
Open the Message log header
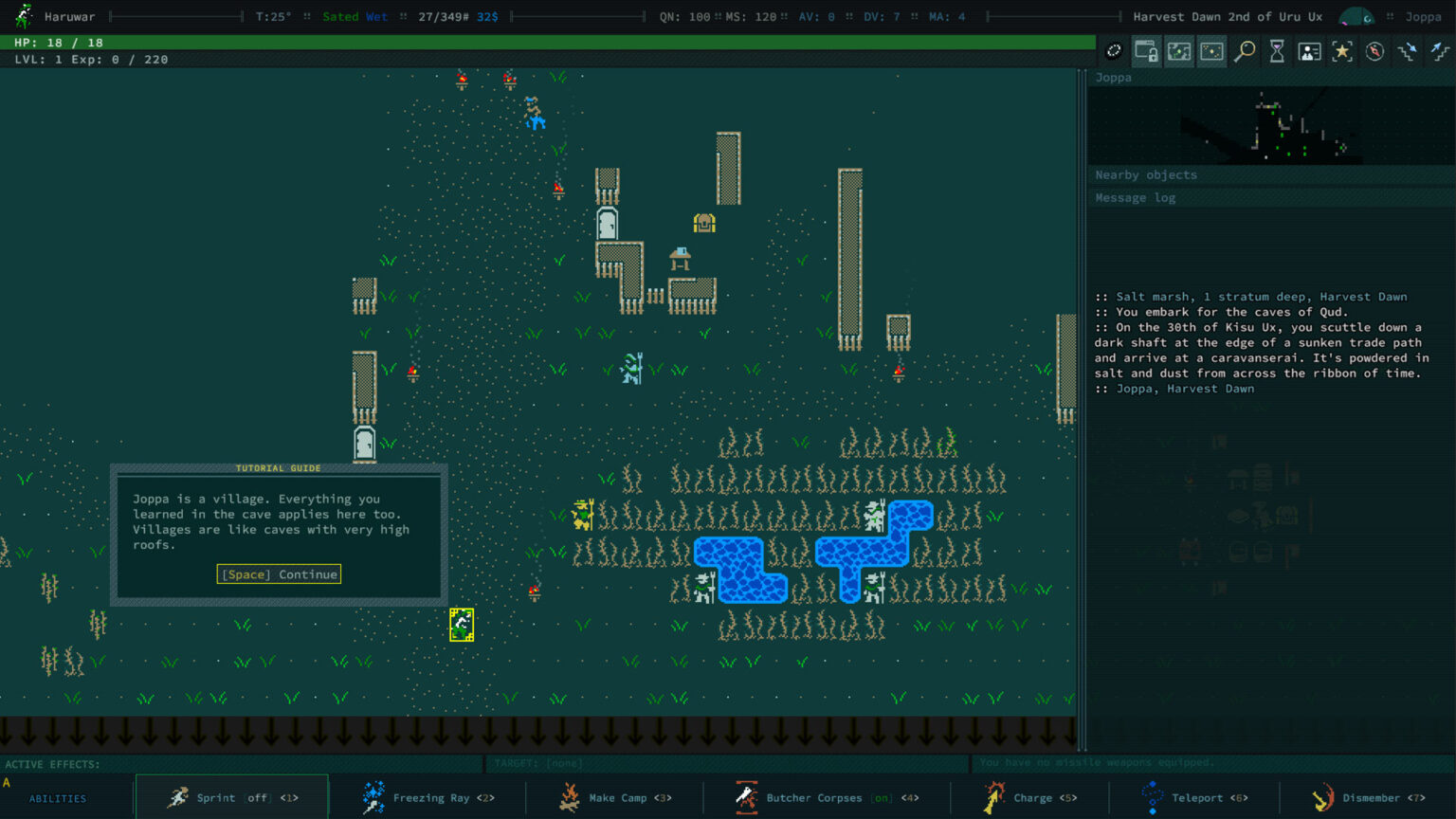tap(1136, 198)
